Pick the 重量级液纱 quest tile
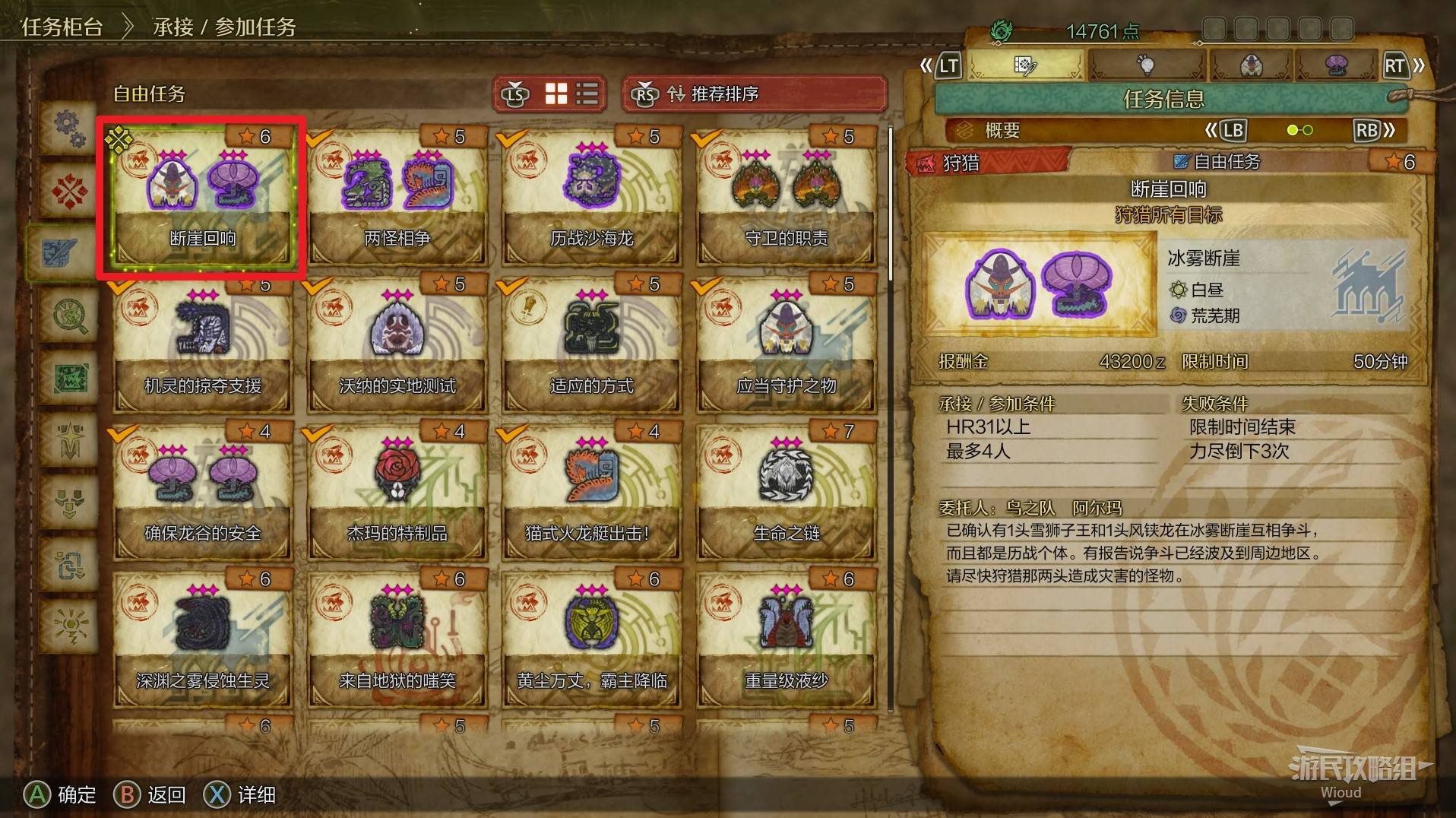This screenshot has height=818, width=1456. (x=786, y=641)
